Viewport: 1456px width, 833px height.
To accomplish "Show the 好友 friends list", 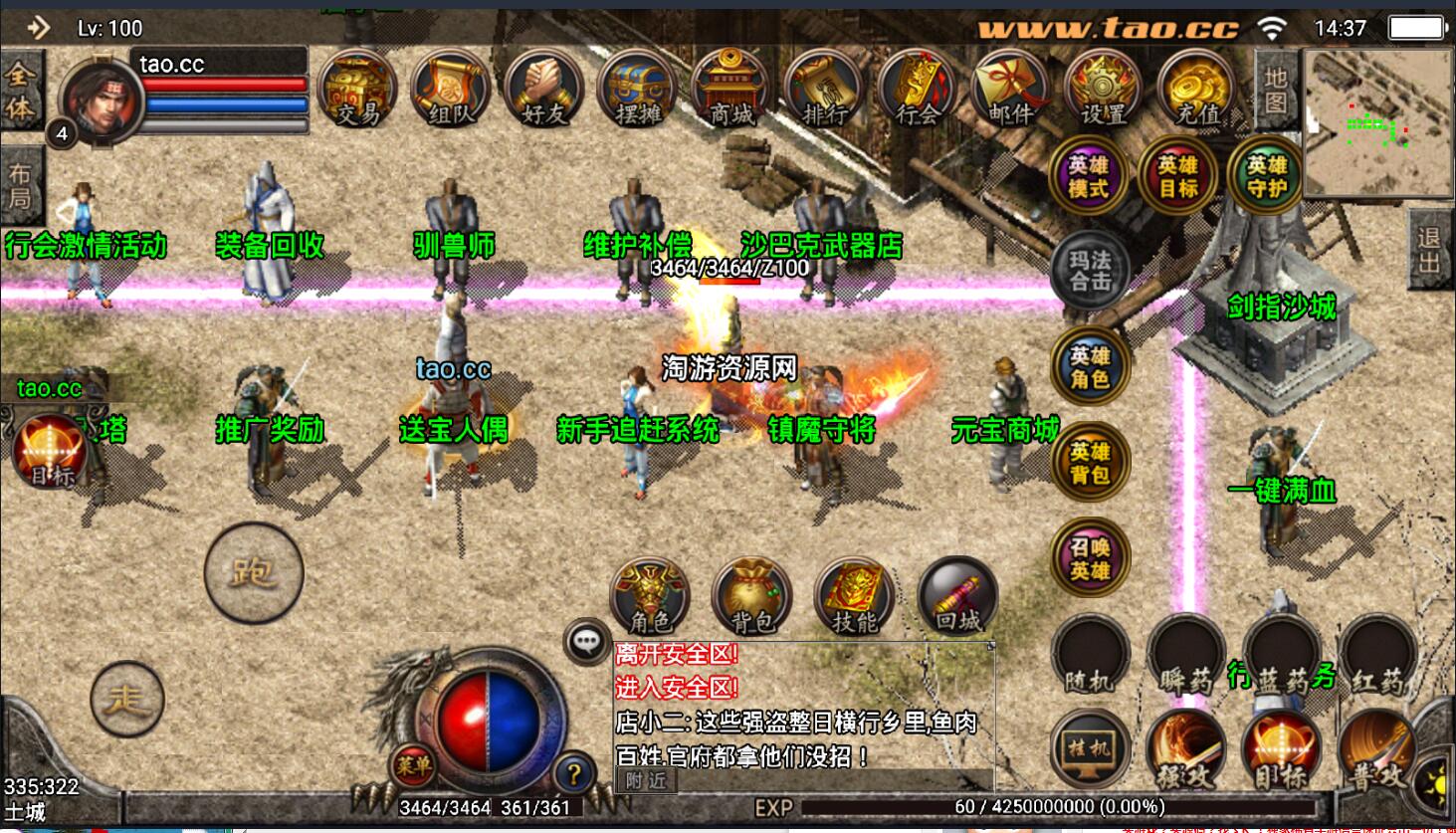I will pos(543,90).
